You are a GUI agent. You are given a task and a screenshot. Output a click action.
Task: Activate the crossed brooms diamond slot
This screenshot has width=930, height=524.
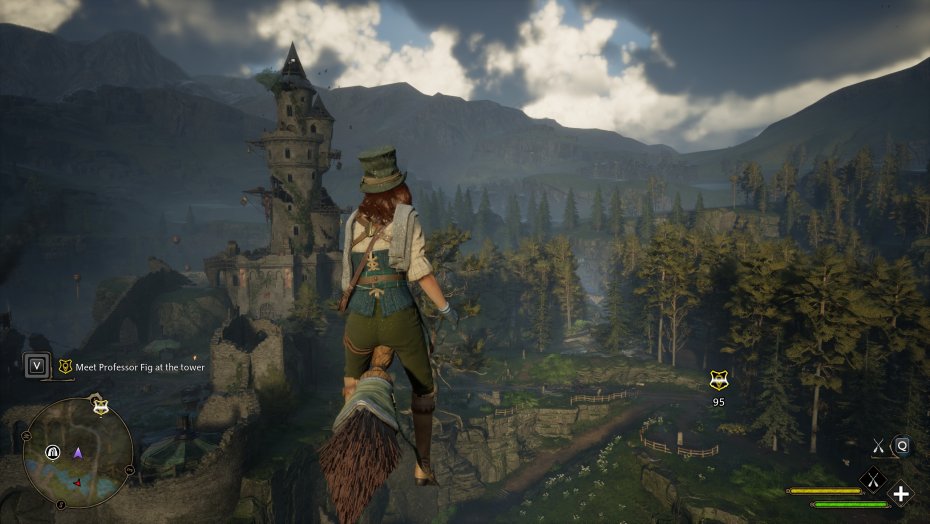pos(873,479)
